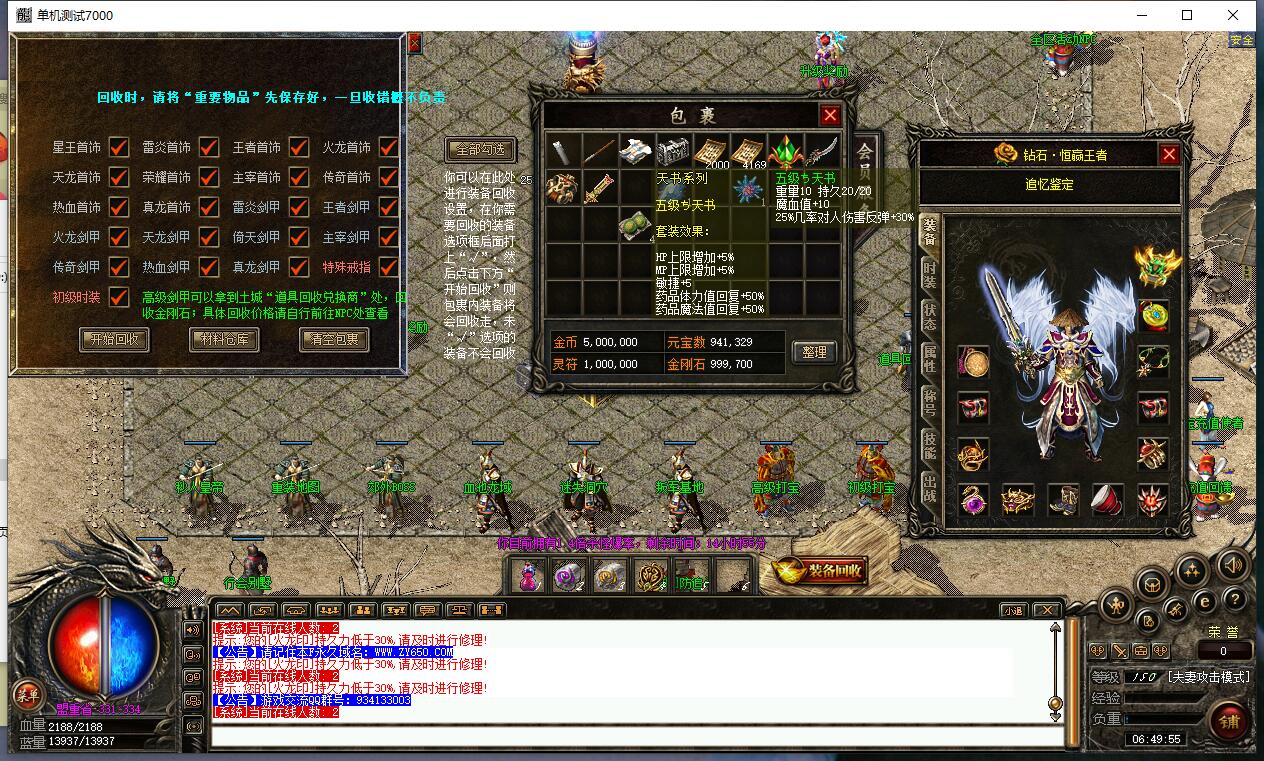The image size is (1264, 761).
Task: Sort the bag with the 整理 button
Action: (814, 352)
